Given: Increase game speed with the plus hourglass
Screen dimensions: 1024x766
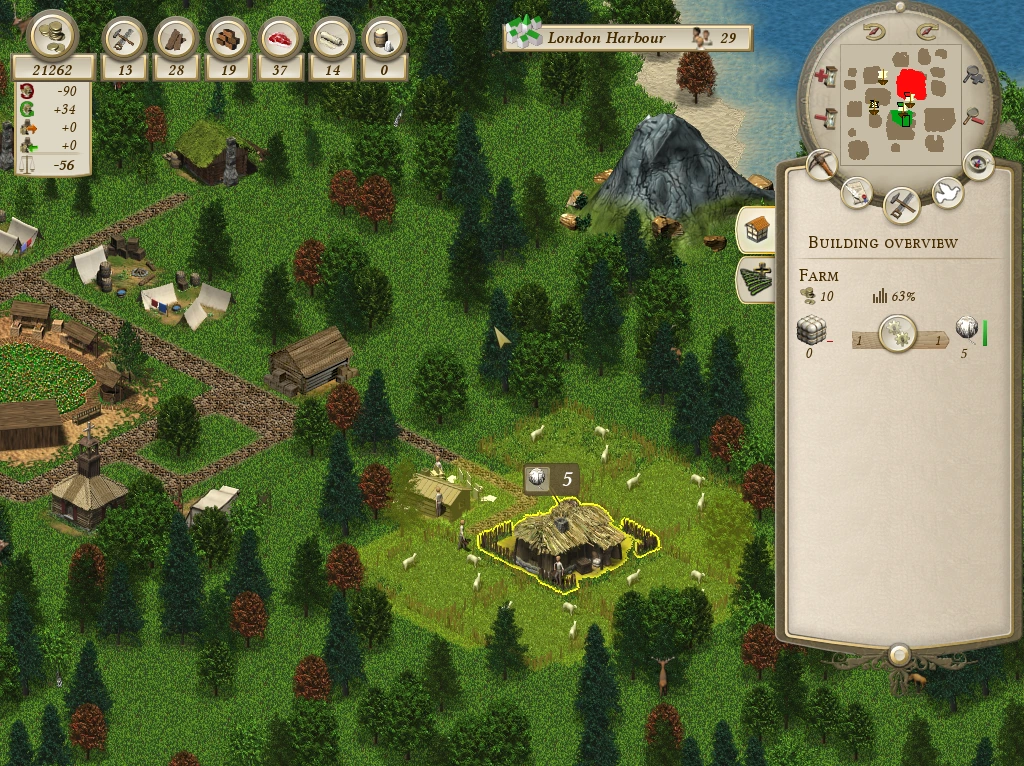Looking at the screenshot, I should coord(826,76).
